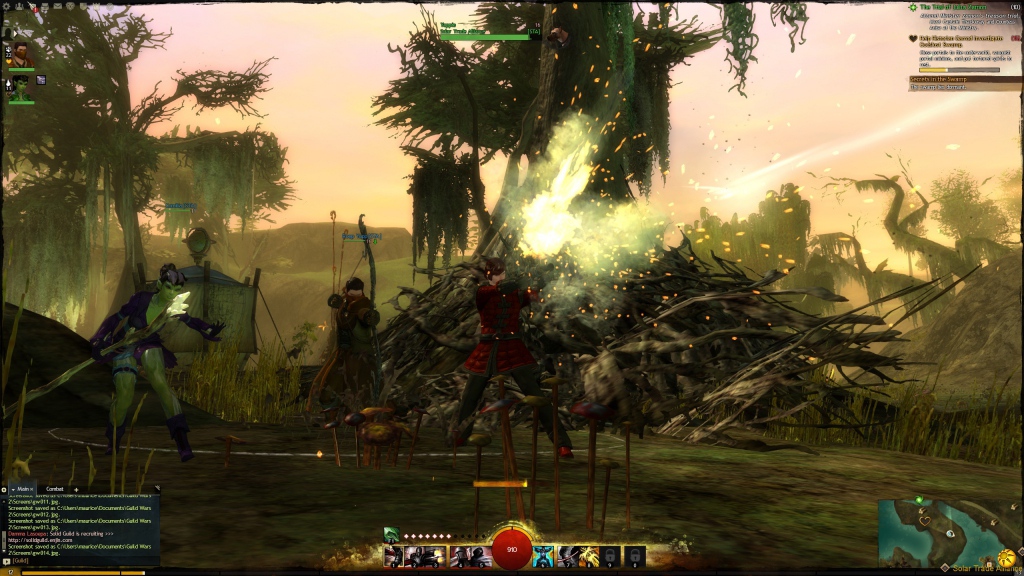Use the first weapon skill slot
Viewport: 1024px width, 576px height.
click(x=393, y=556)
